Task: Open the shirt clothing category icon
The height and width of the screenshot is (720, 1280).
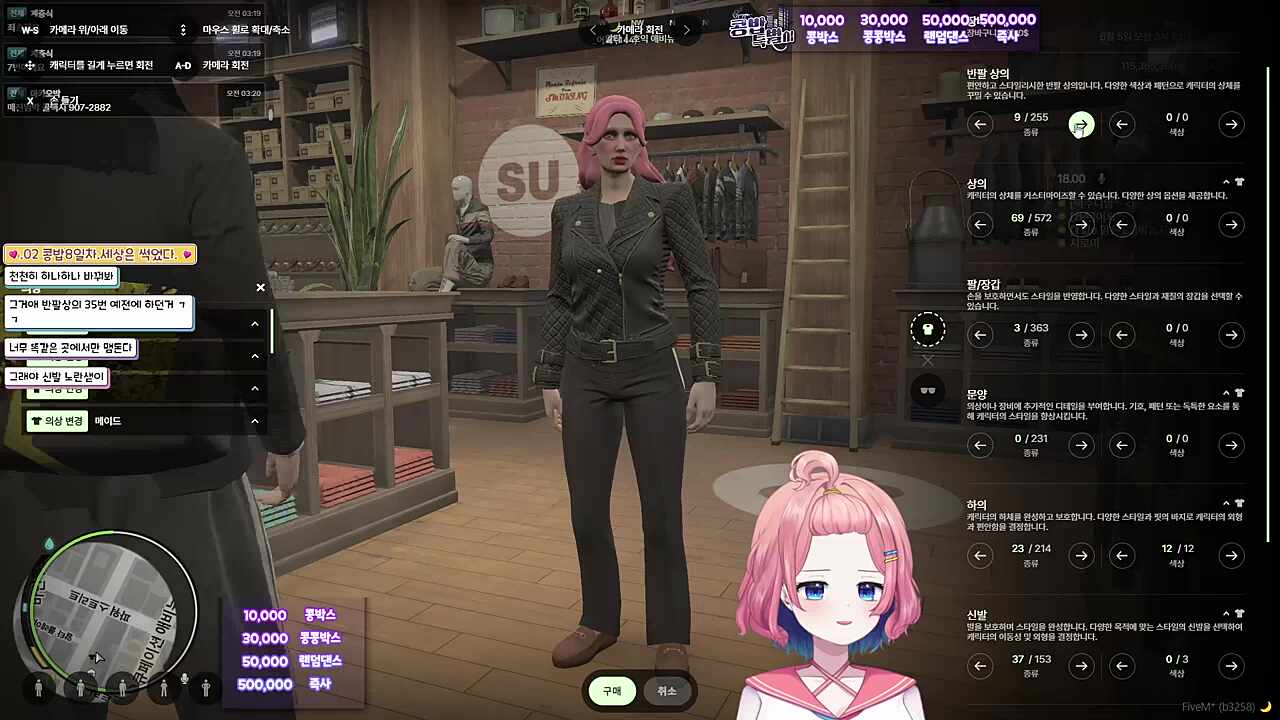Action: 928,328
